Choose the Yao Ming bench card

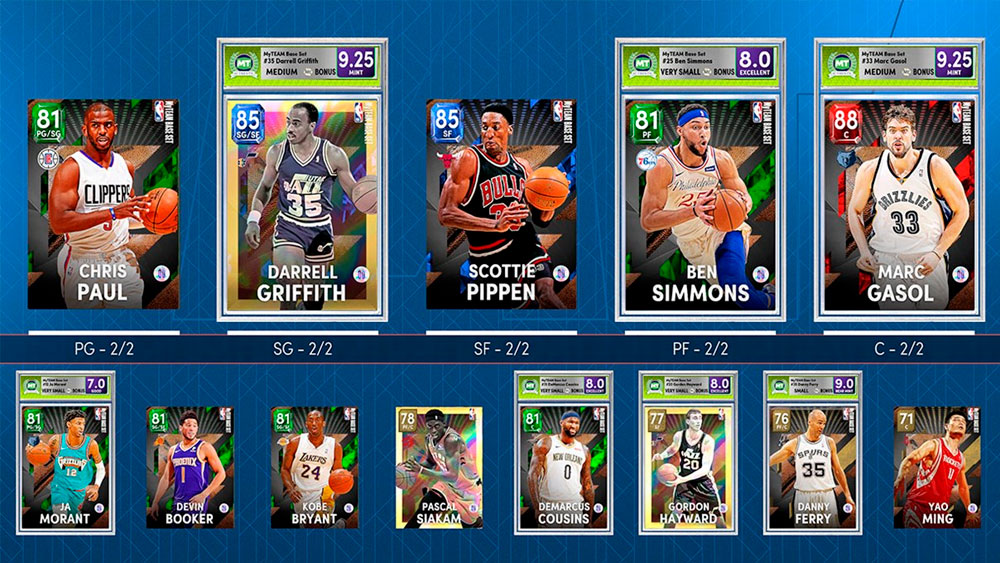point(937,466)
